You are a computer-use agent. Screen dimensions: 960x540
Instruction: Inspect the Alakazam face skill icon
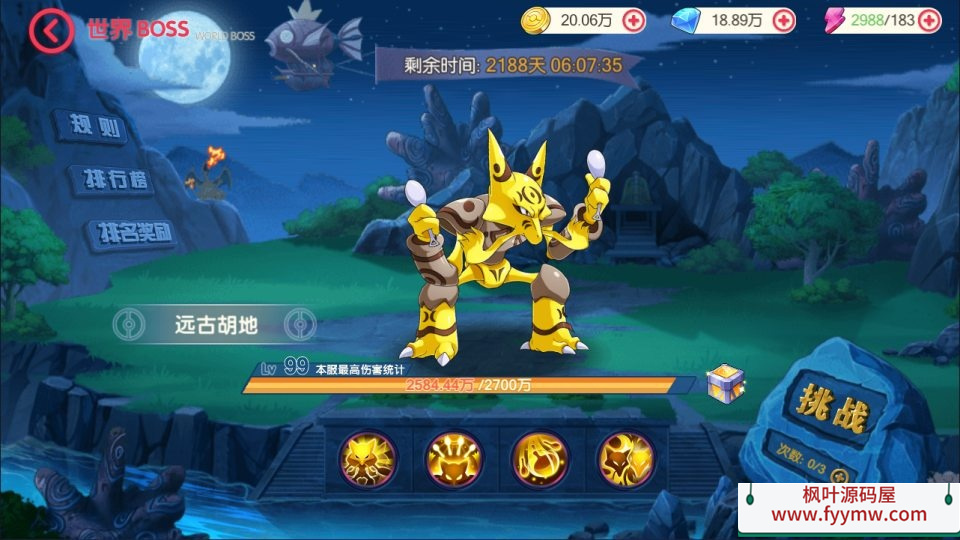pos(367,459)
